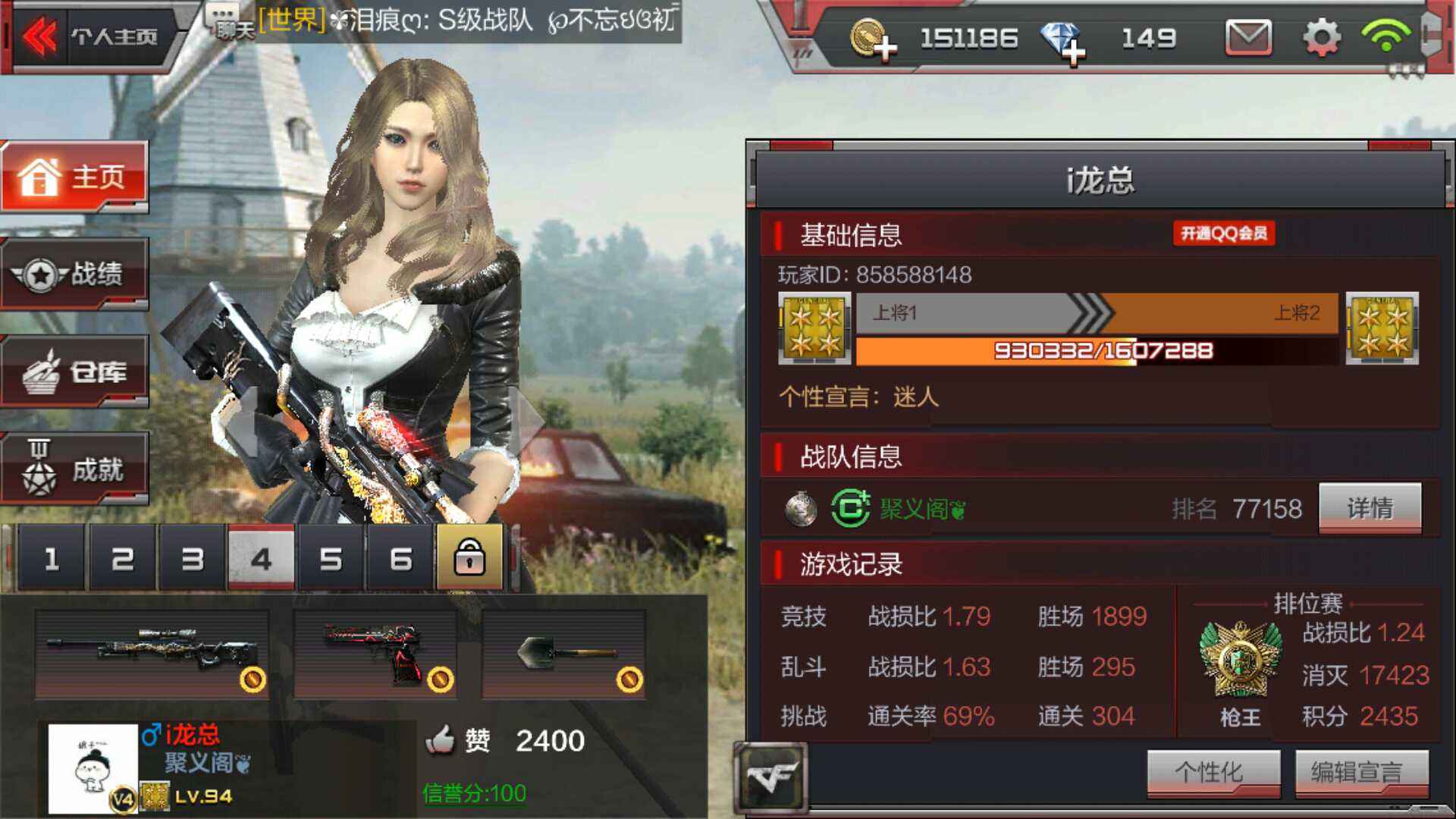The image size is (1456, 819).
Task: Select the sniper rifle weapon slot
Action: point(152,654)
